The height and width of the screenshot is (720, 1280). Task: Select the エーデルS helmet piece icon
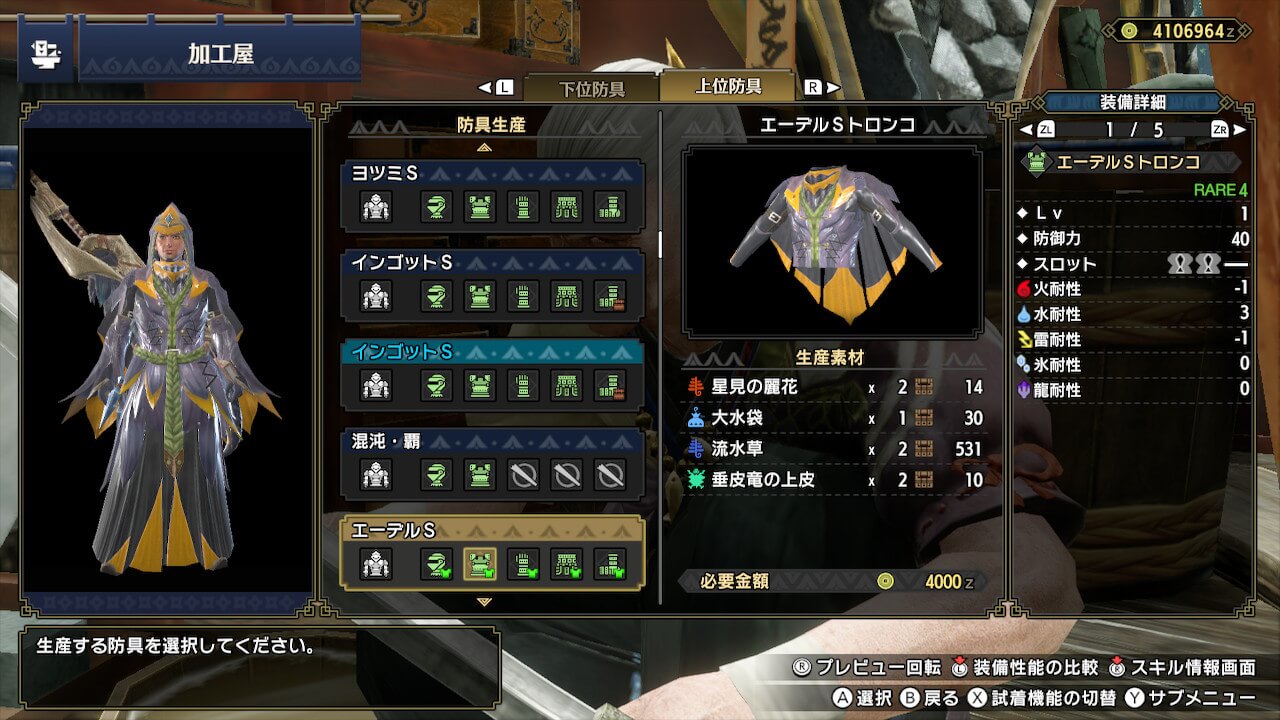point(436,565)
